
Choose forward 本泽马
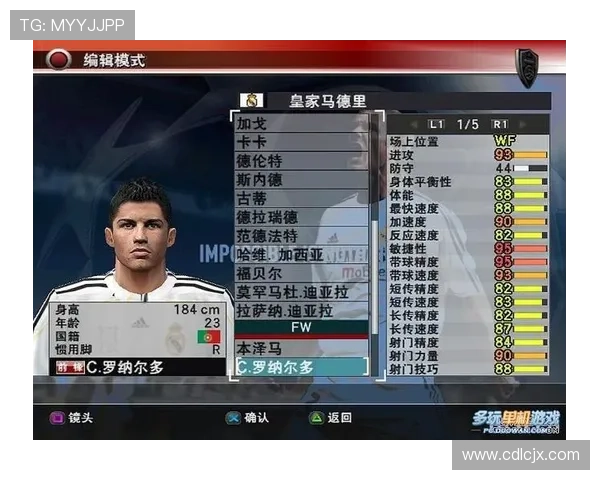coord(302,348)
